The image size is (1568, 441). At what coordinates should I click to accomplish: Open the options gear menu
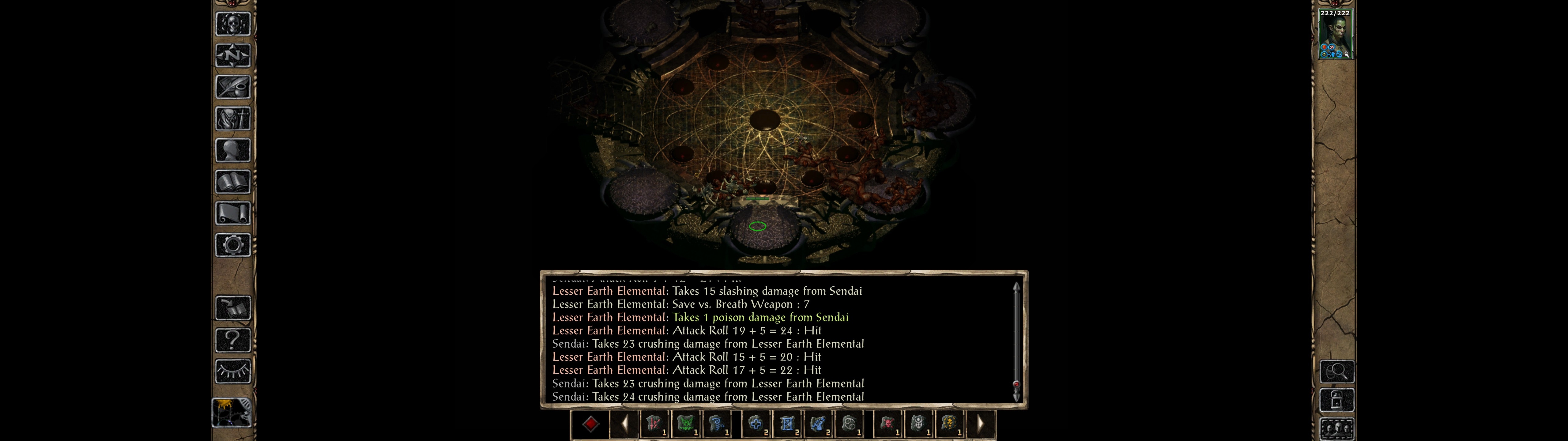232,245
